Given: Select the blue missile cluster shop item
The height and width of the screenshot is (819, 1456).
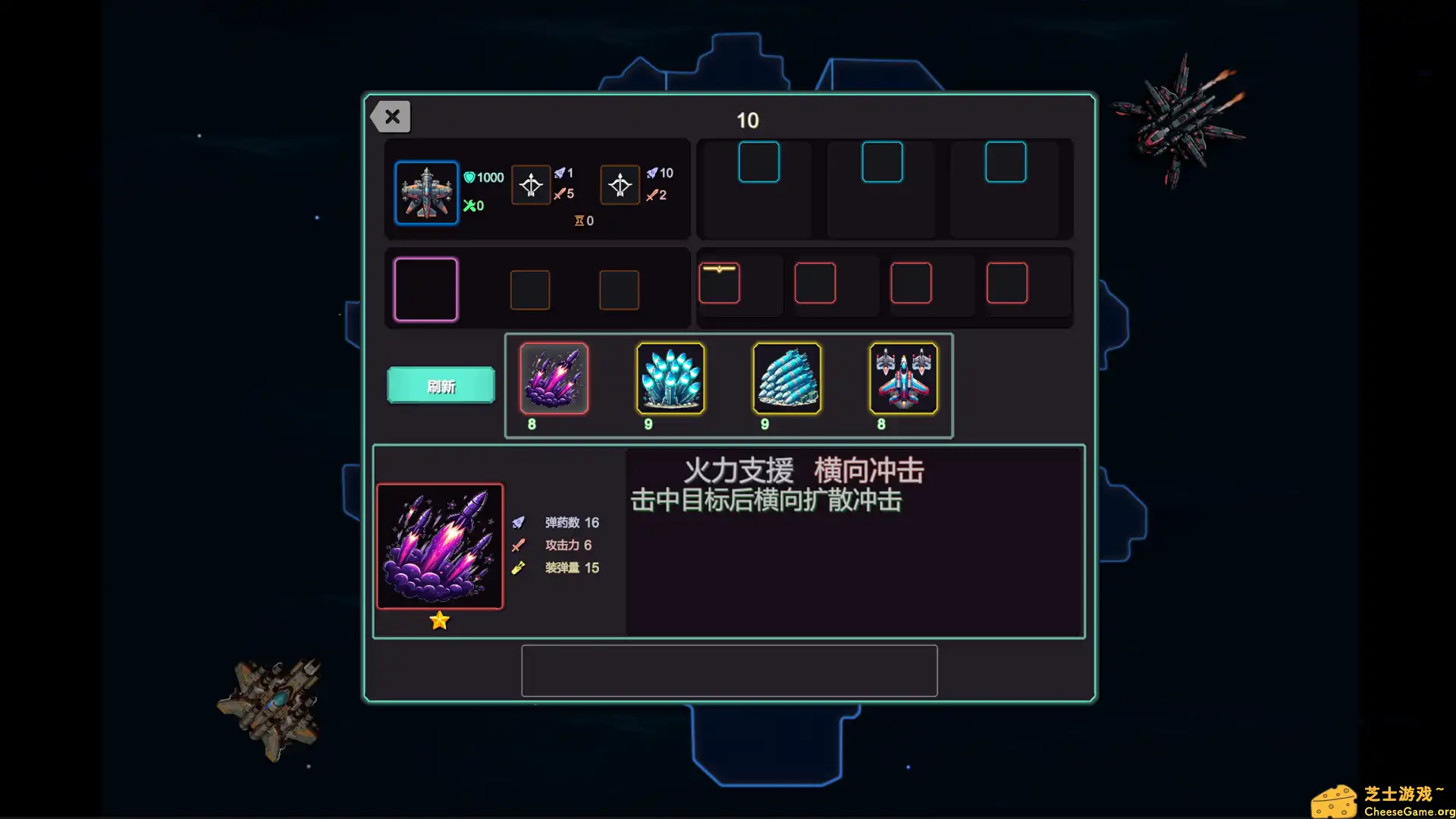Looking at the screenshot, I should [x=787, y=379].
